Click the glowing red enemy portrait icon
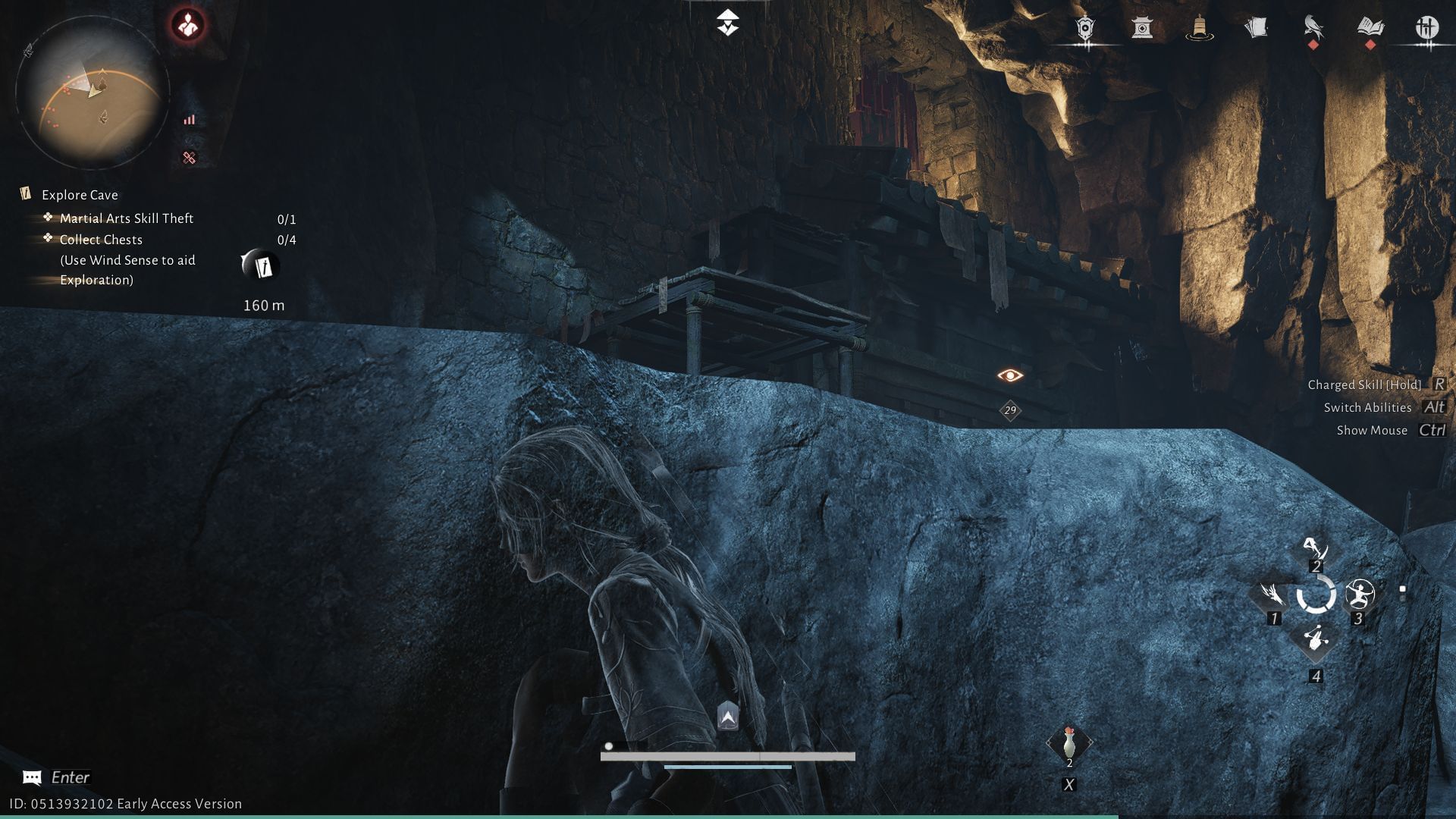Viewport: 1456px width, 819px height. [x=187, y=23]
